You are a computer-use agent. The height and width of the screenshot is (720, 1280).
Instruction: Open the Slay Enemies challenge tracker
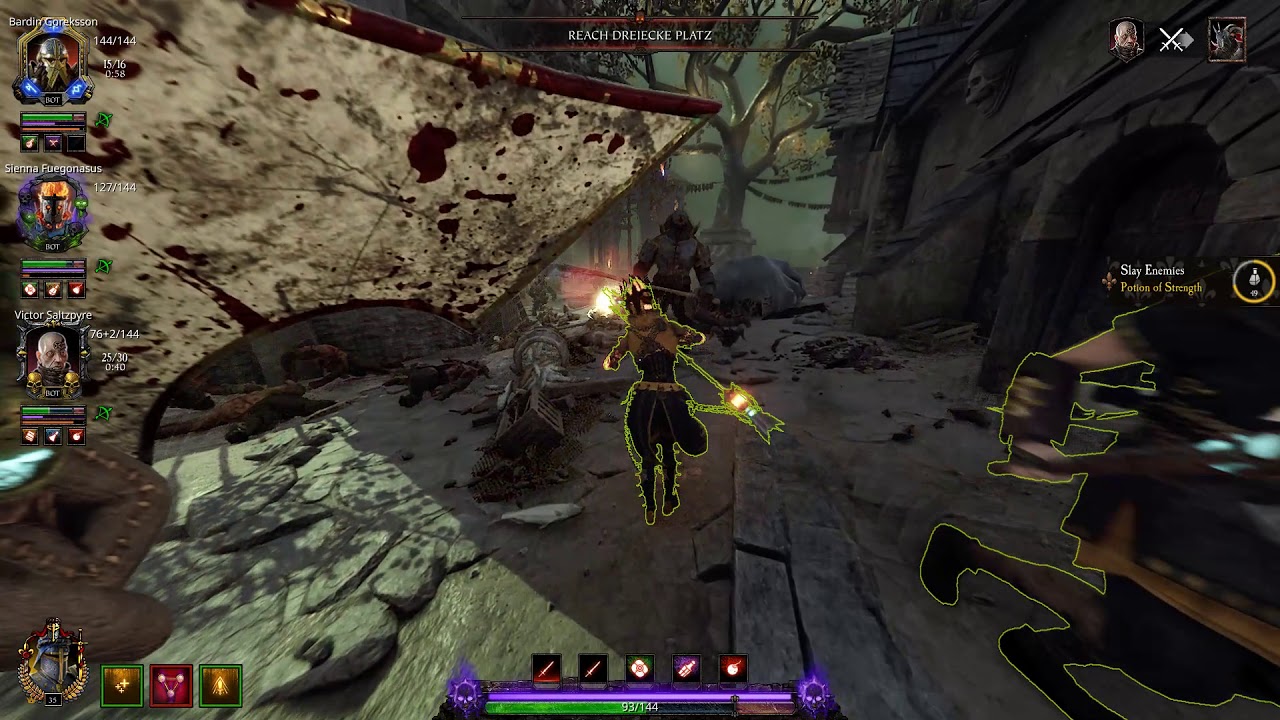pyautogui.click(x=1152, y=271)
